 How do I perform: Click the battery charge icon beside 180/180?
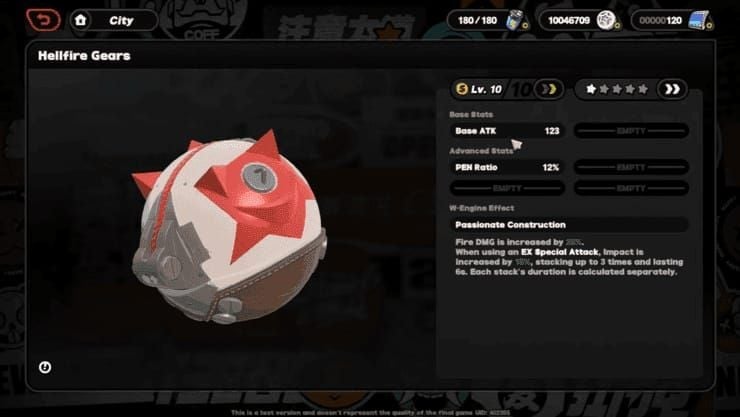(x=518, y=19)
